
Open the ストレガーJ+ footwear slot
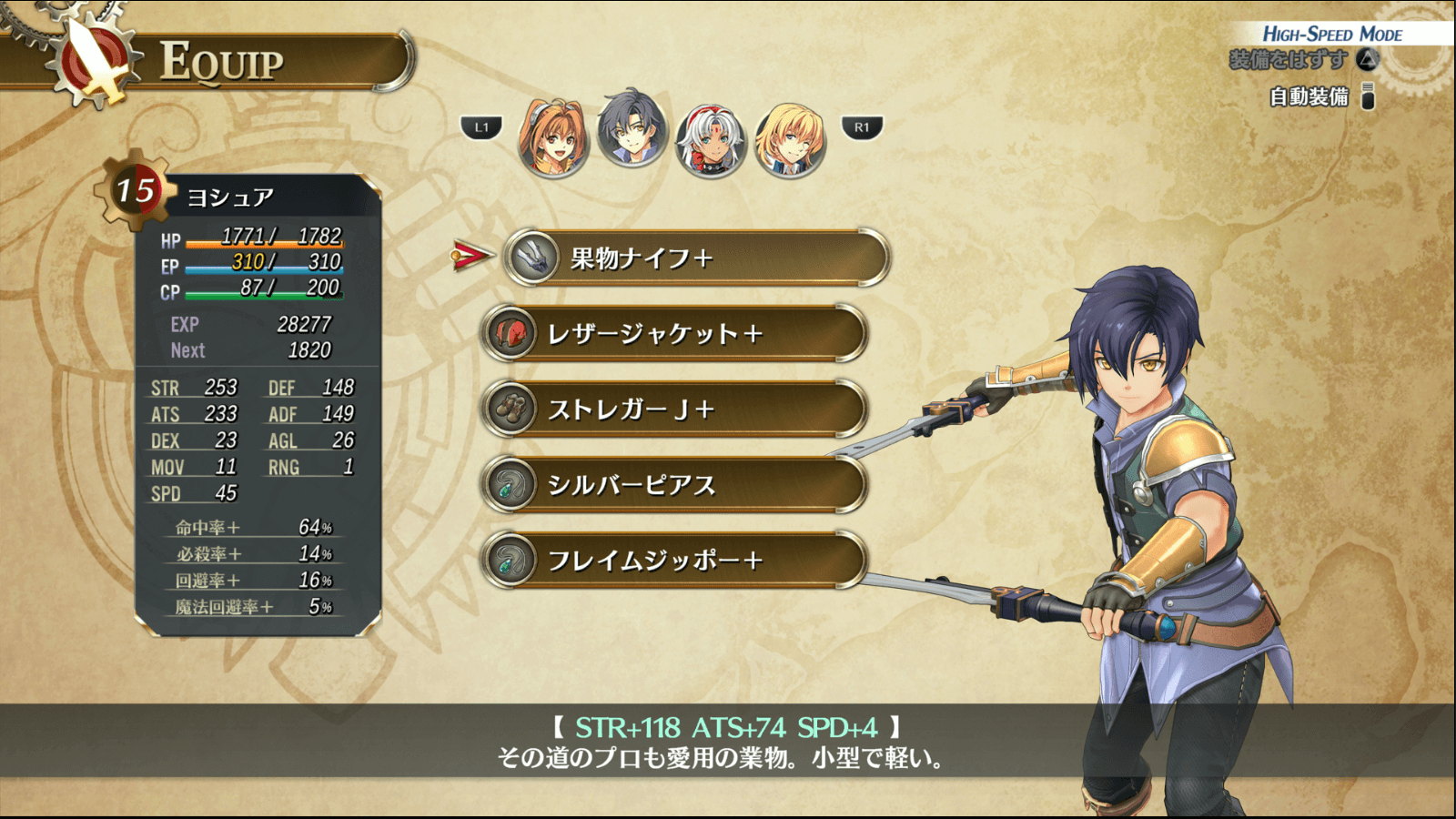(674, 409)
